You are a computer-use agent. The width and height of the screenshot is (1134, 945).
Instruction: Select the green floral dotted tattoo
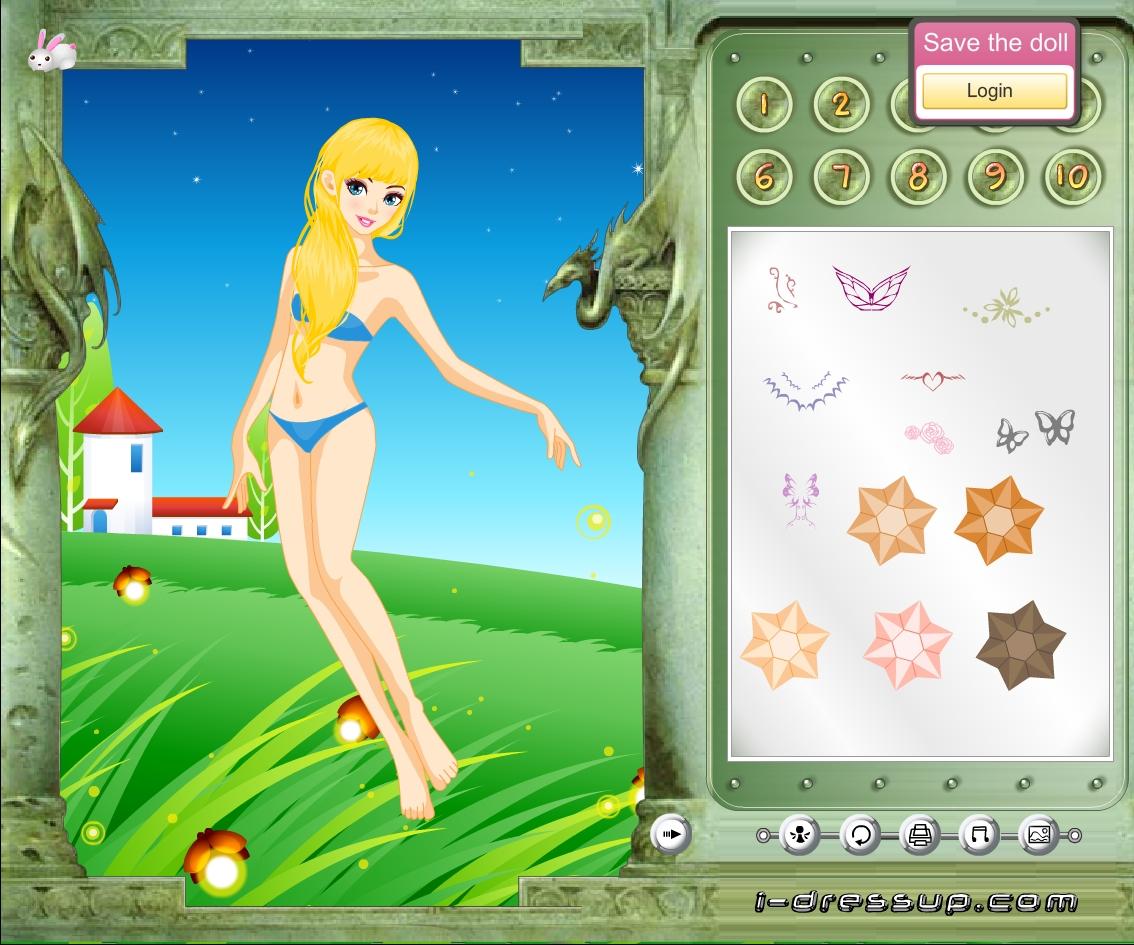[1006, 307]
